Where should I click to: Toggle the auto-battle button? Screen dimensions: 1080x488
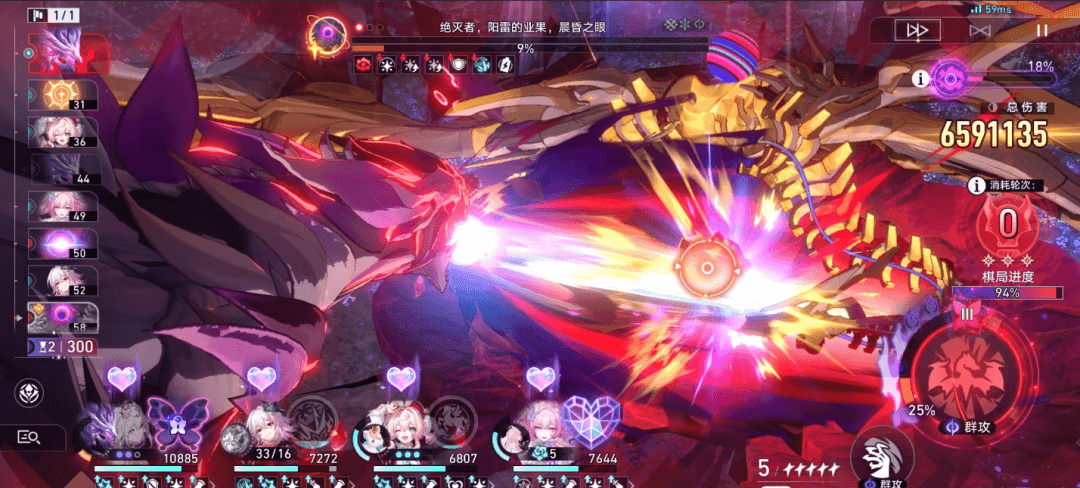click(980, 31)
